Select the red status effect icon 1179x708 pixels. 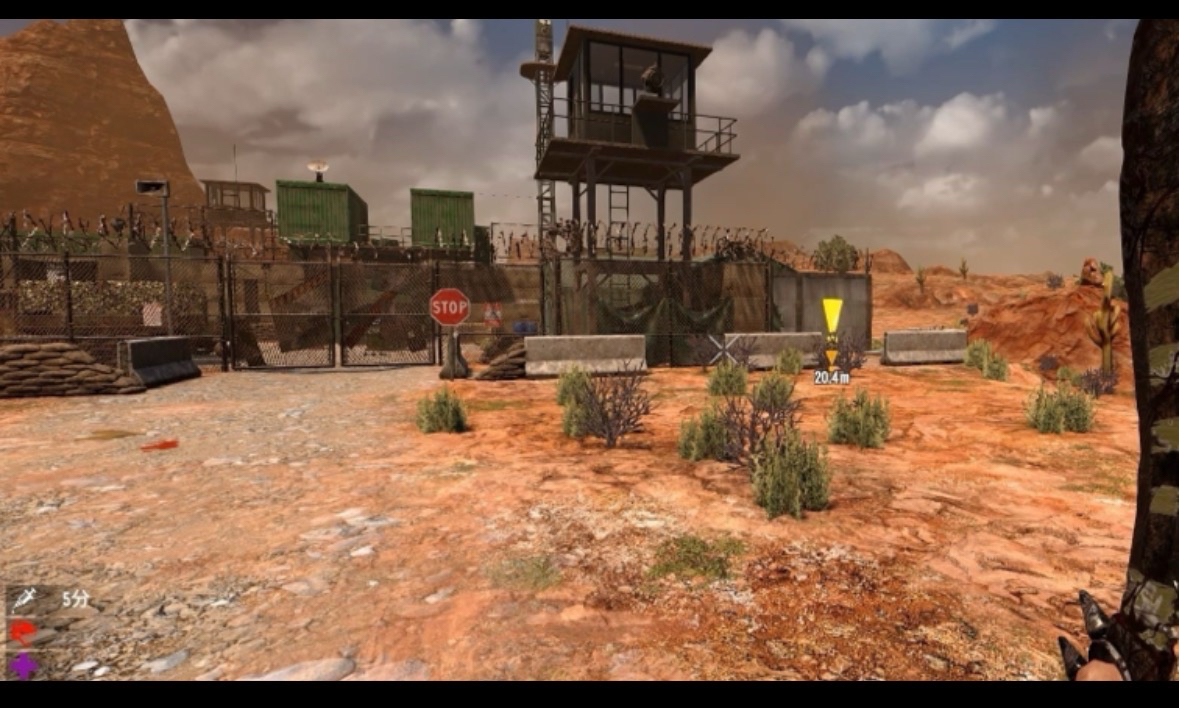pyautogui.click(x=24, y=632)
